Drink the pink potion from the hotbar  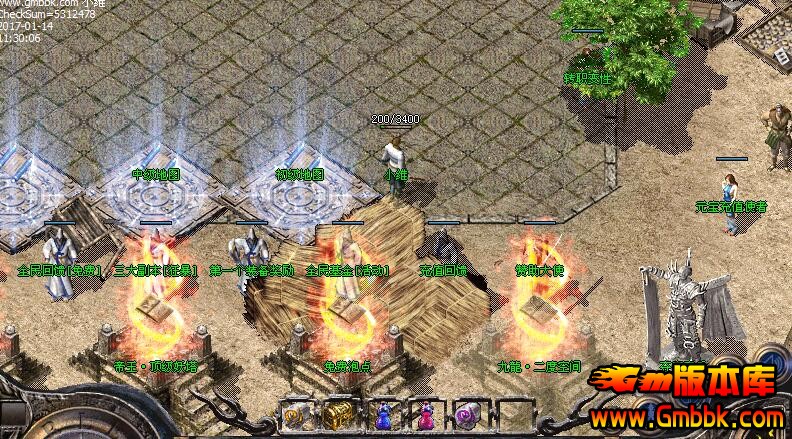(x=425, y=414)
